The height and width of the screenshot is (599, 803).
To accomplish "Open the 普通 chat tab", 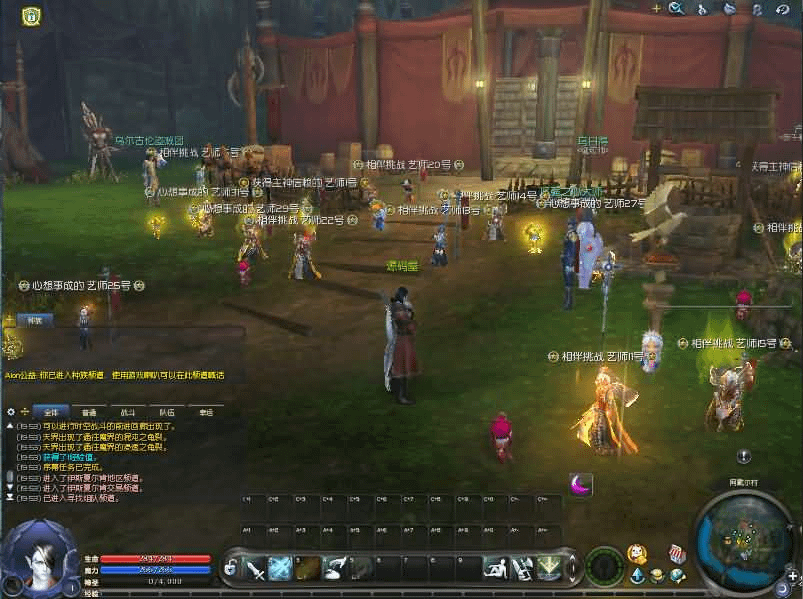I will 89,411.
